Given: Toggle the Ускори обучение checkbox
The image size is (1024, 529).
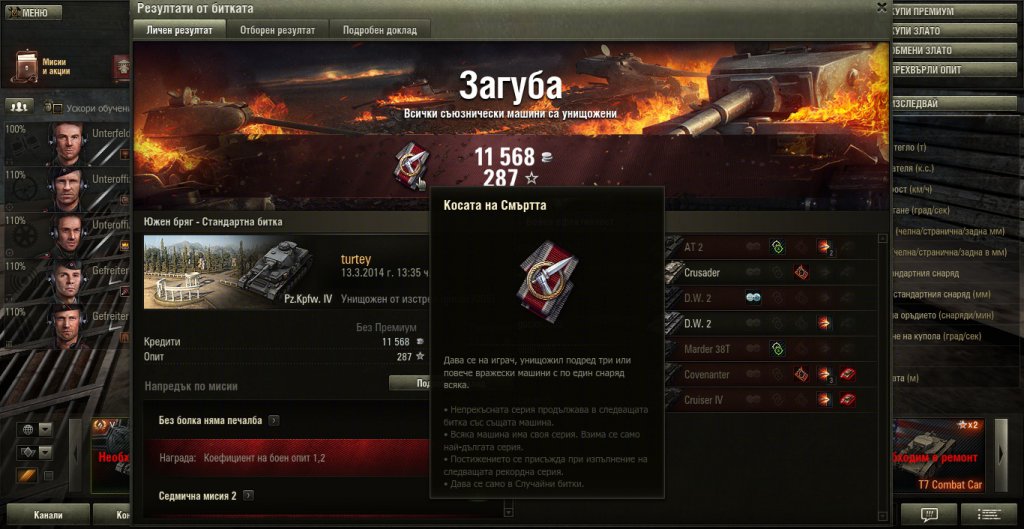Looking at the screenshot, I should [x=57, y=108].
